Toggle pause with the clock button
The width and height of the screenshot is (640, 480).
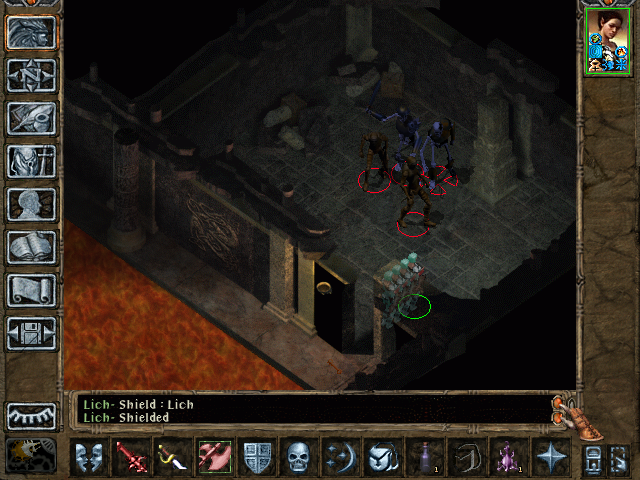[32, 455]
